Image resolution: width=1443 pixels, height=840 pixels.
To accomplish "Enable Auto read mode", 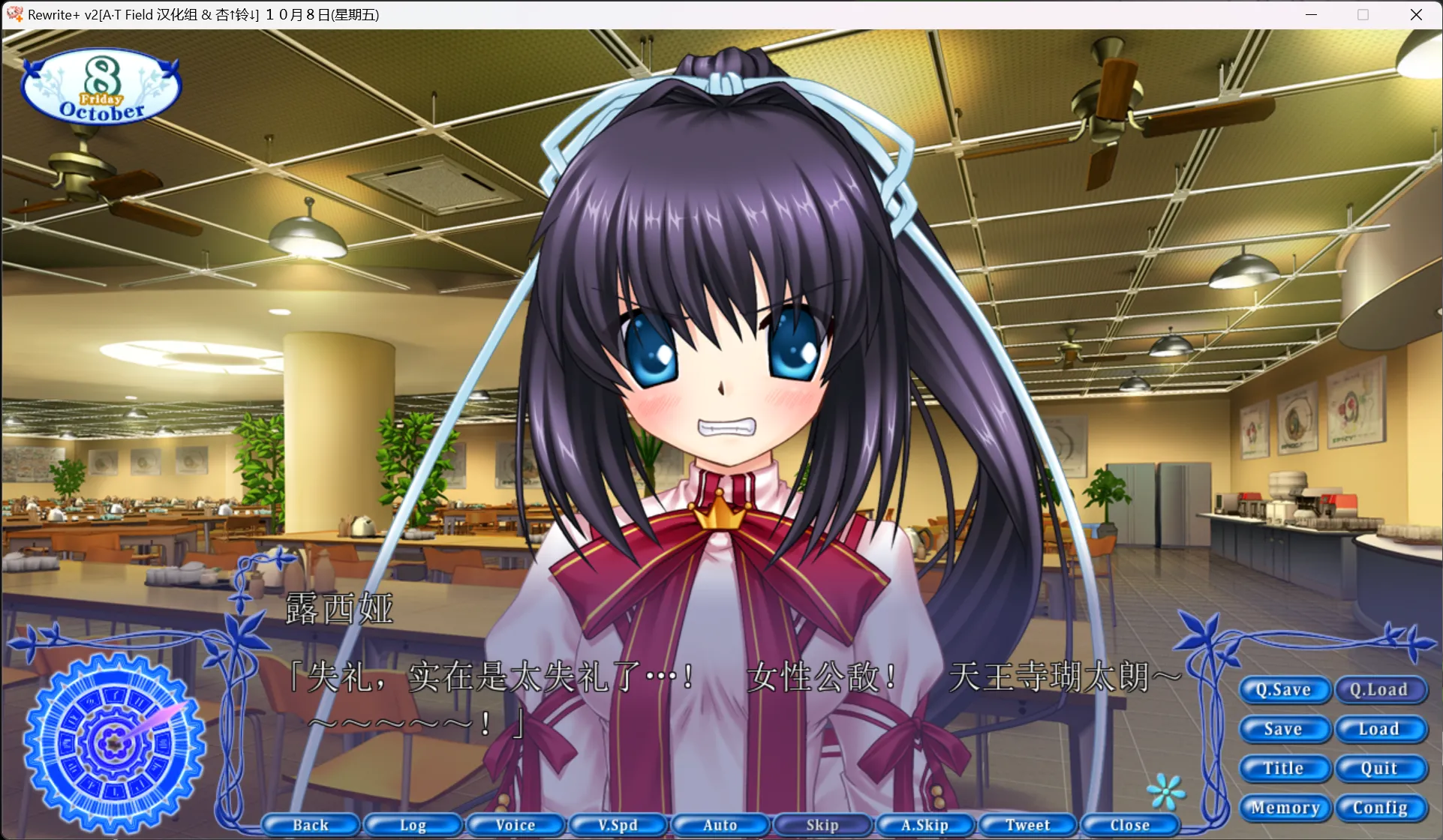I will pos(720,824).
